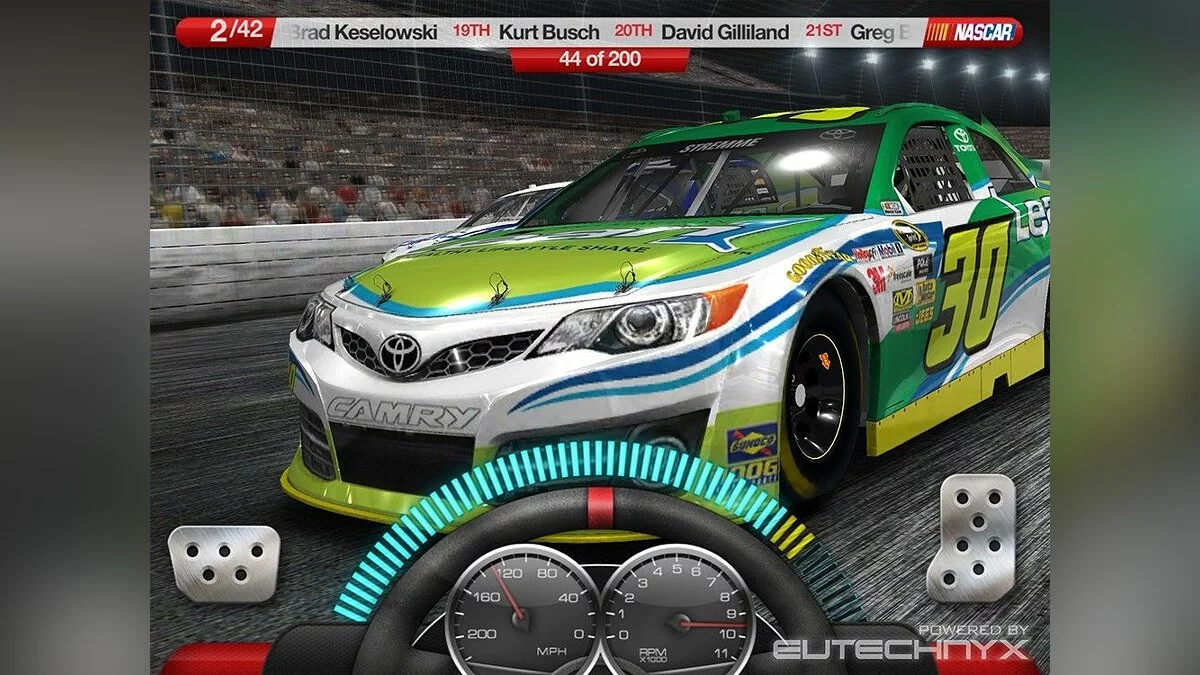Hit the accelerator gas pedal
The image size is (1200, 675).
970,537
